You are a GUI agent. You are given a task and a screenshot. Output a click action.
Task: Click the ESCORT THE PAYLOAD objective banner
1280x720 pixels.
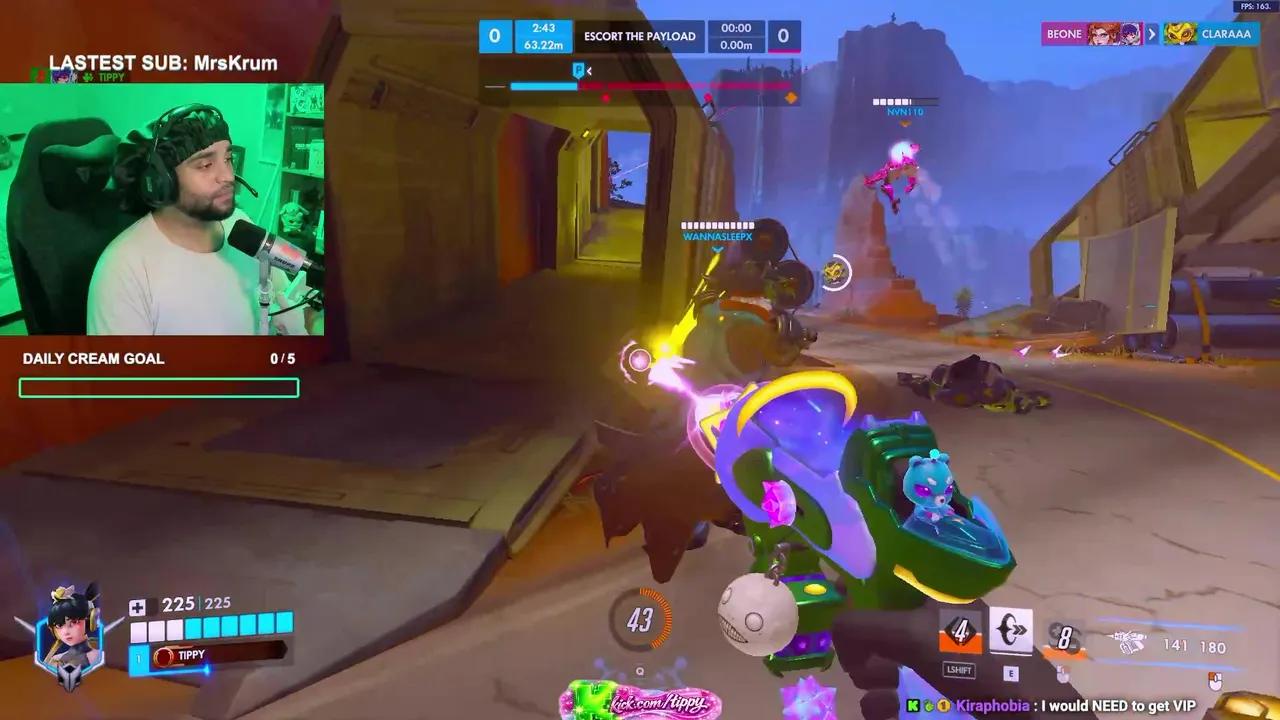[x=641, y=36]
